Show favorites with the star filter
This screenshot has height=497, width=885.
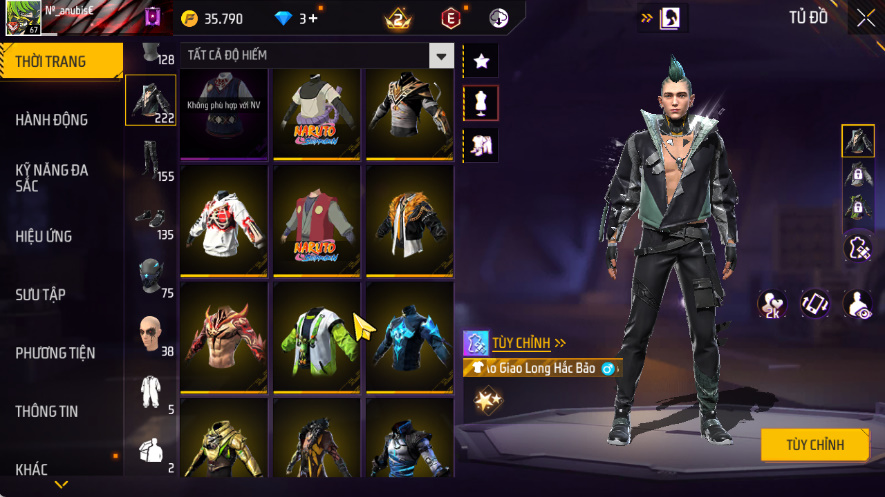tap(481, 61)
